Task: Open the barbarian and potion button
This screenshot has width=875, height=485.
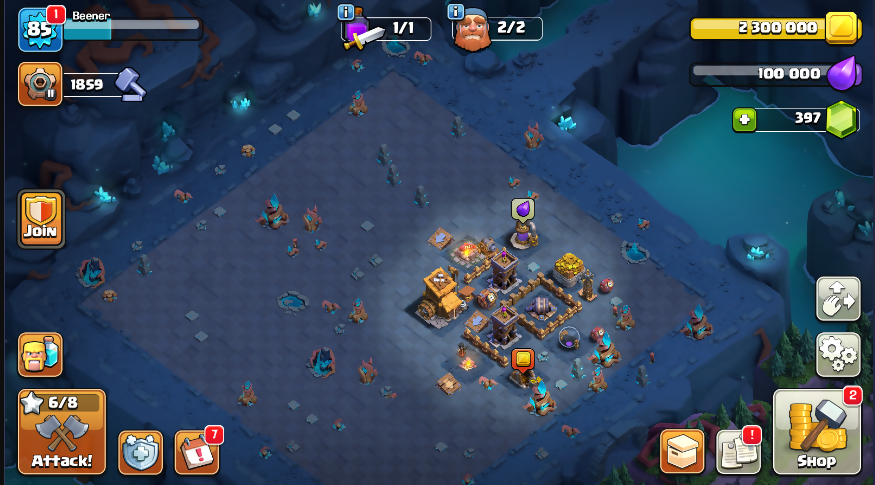Action: click(x=40, y=355)
